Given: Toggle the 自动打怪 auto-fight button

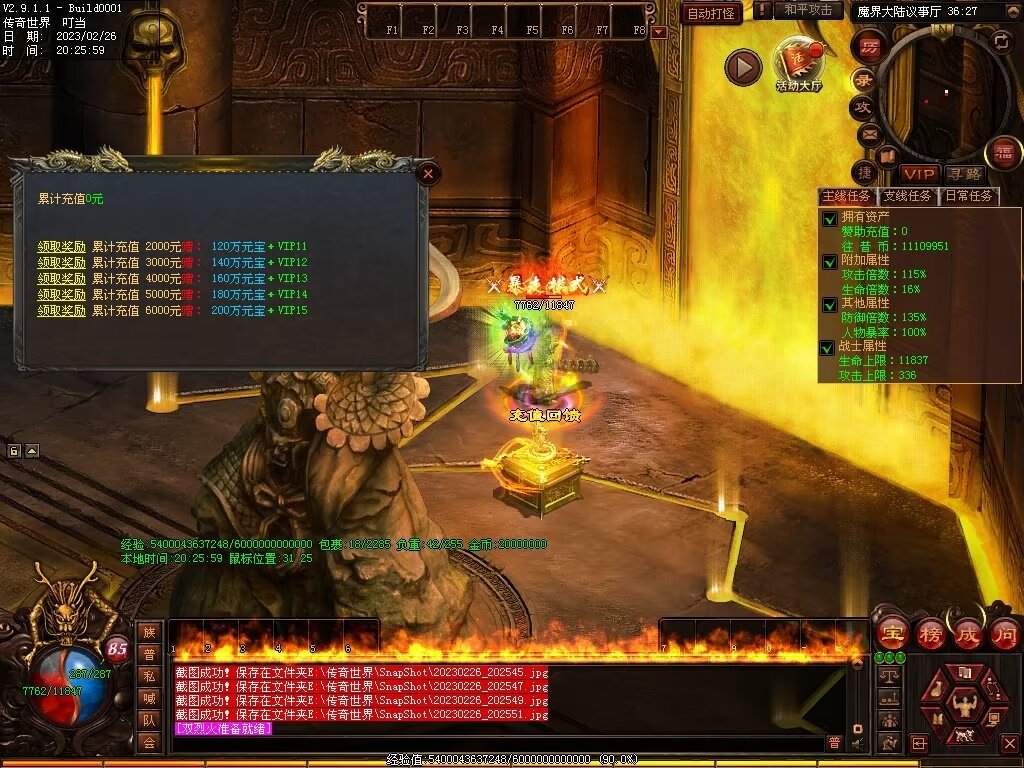Looking at the screenshot, I should (x=711, y=13).
